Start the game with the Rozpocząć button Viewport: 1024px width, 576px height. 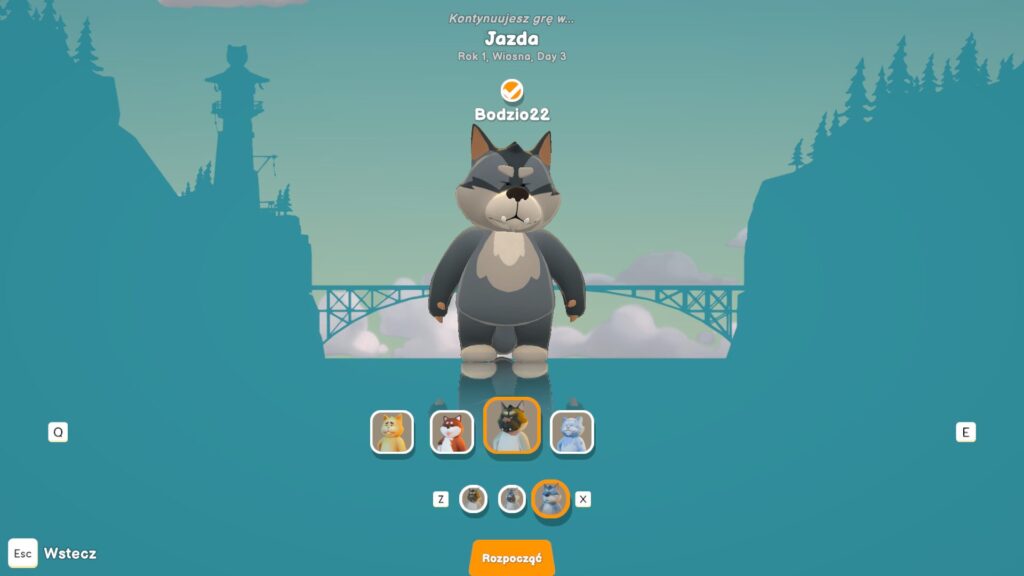click(x=511, y=558)
